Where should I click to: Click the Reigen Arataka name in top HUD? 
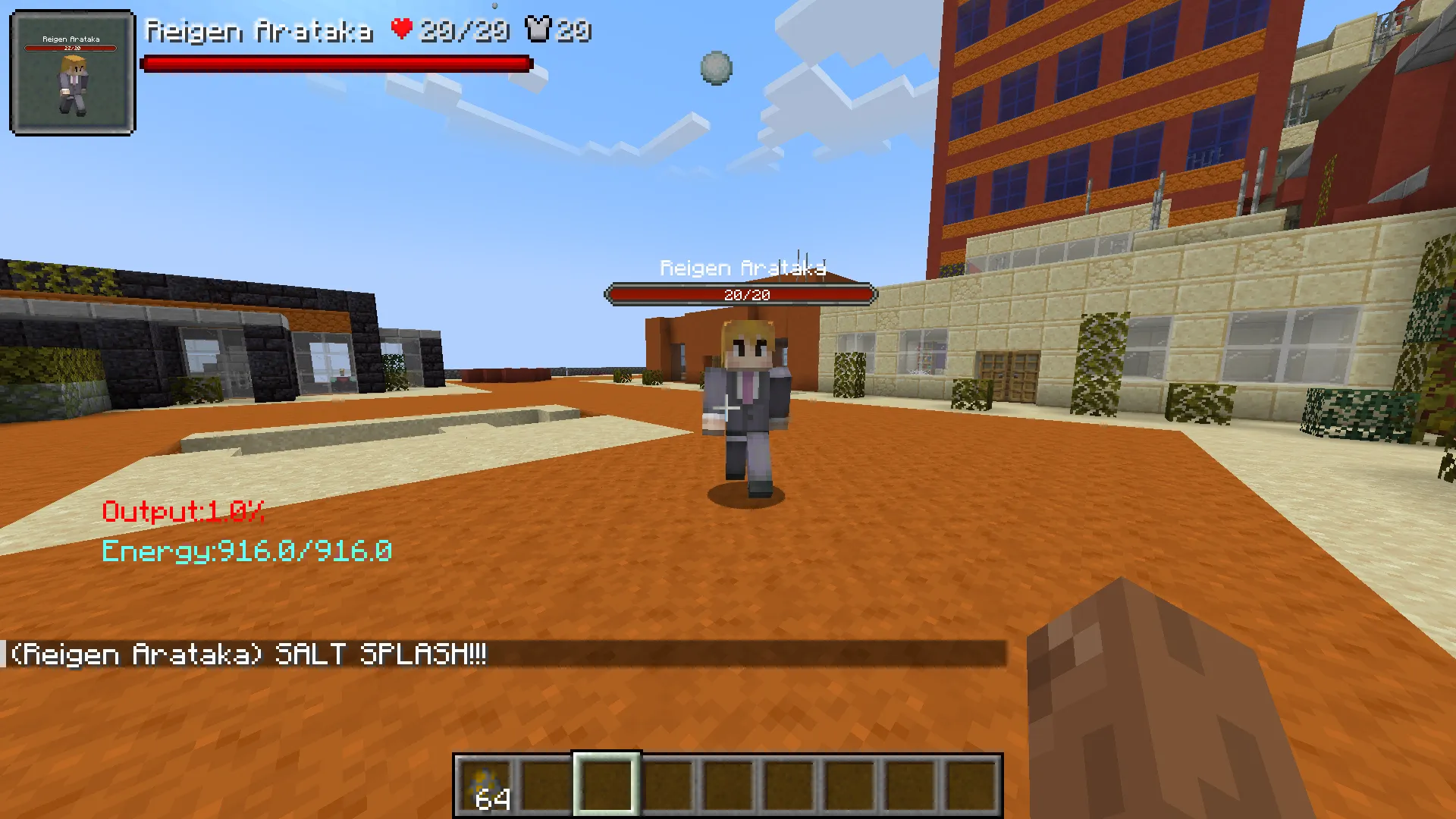(262, 32)
